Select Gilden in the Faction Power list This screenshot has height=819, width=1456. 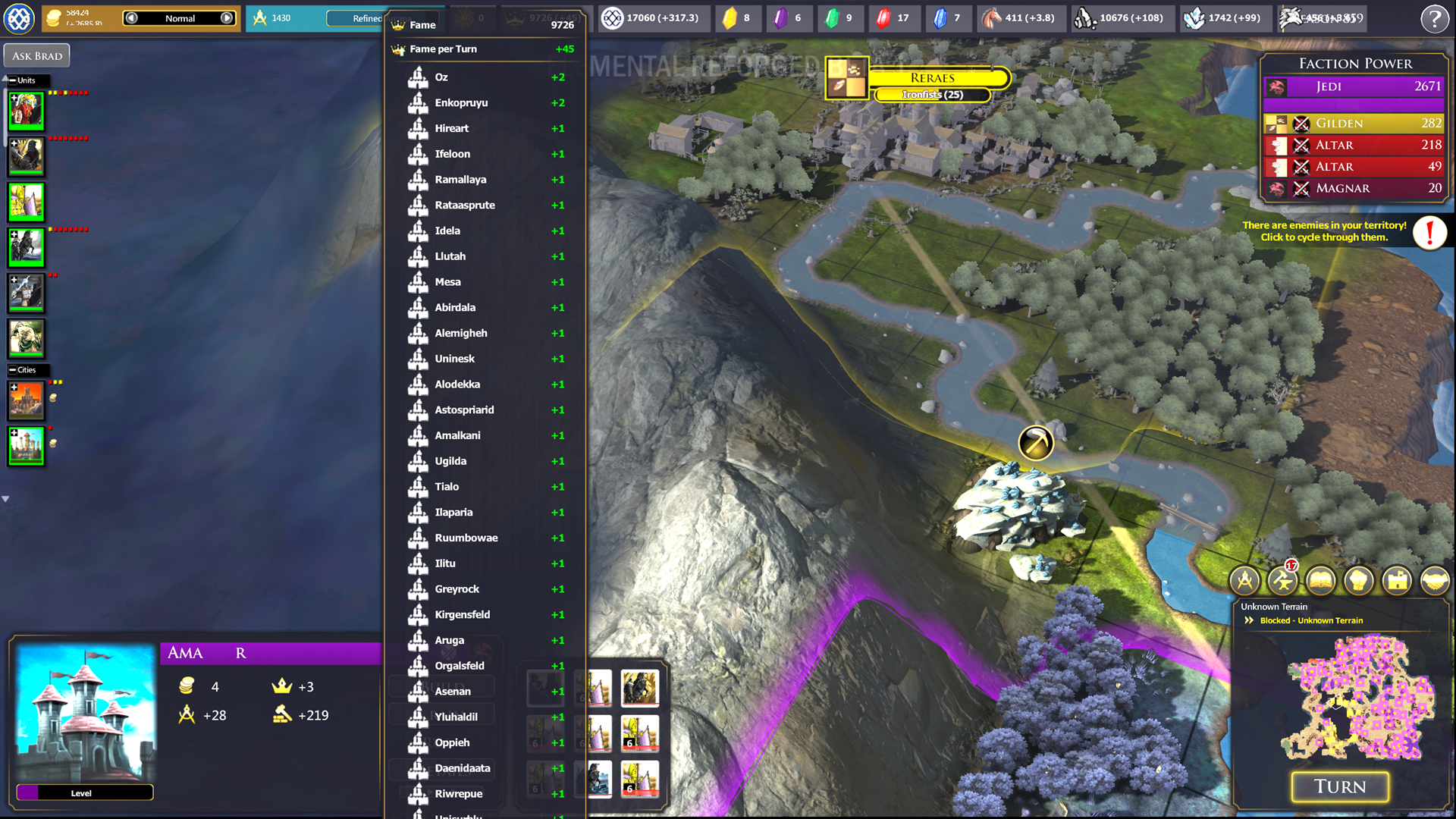(1354, 123)
